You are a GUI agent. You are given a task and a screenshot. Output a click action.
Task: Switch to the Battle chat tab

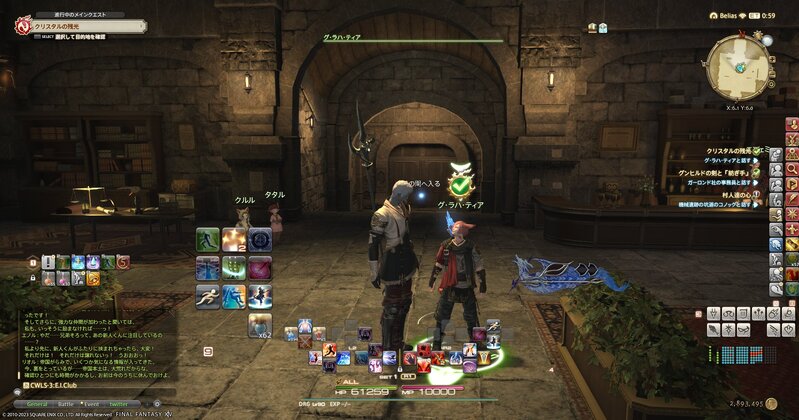click(x=67, y=403)
